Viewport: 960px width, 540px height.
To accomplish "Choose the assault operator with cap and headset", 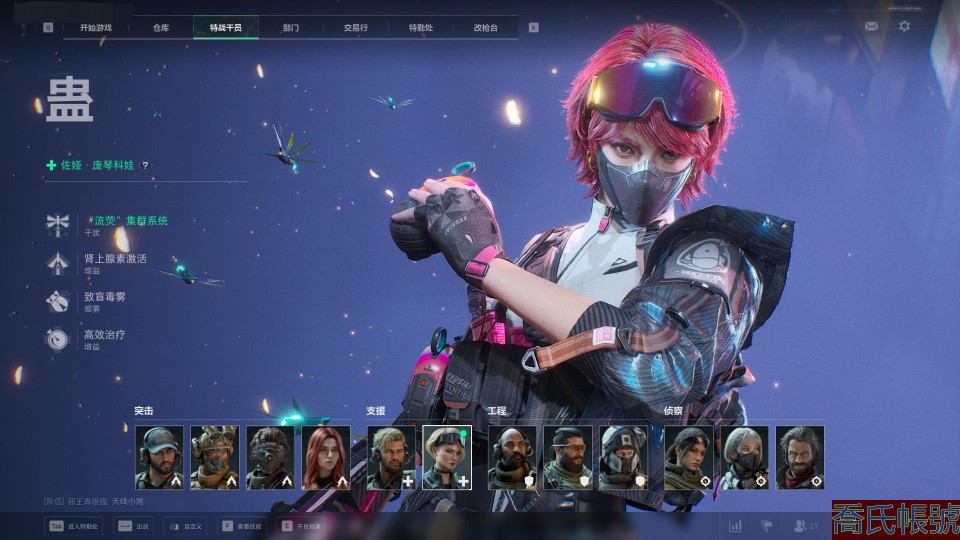I will [160, 458].
